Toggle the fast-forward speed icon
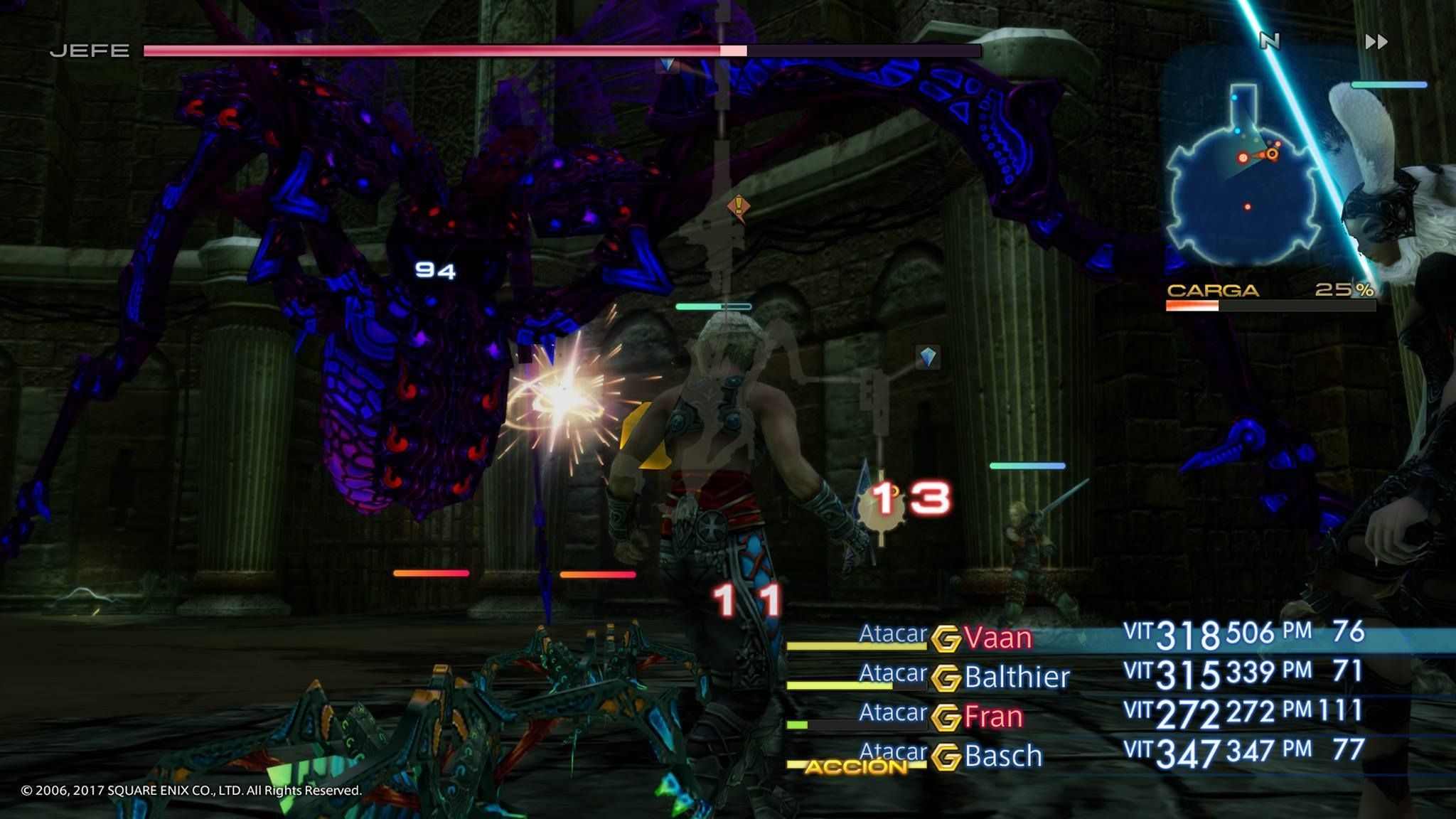The height and width of the screenshot is (819, 1456). [x=1376, y=42]
